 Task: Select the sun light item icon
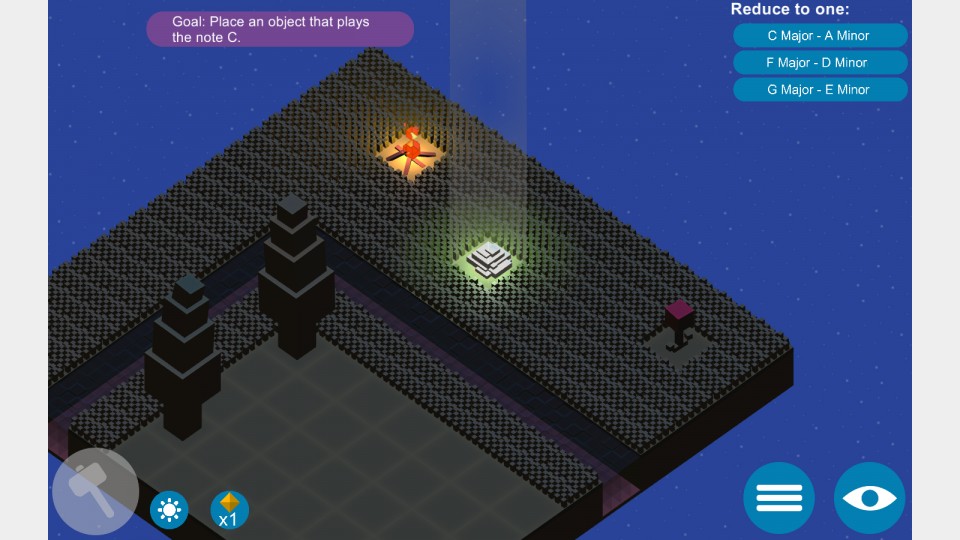point(169,510)
